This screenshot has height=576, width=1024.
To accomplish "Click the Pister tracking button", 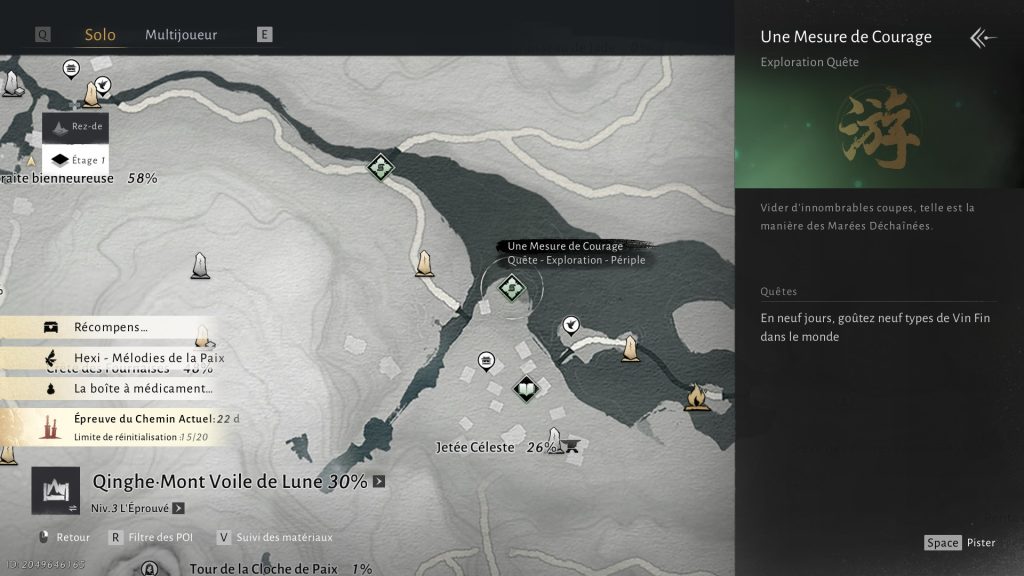I will [960, 542].
